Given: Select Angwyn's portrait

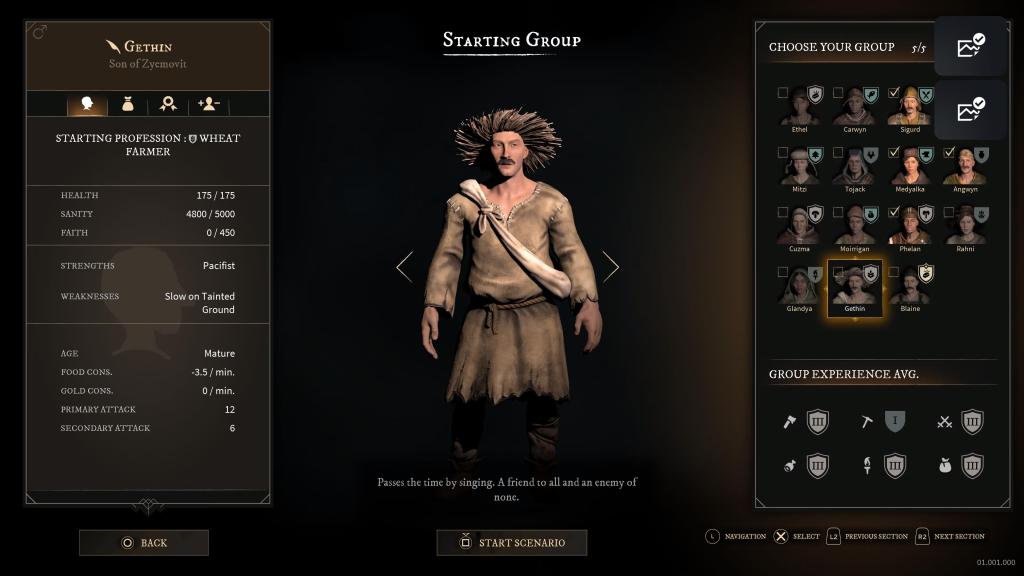Looking at the screenshot, I should point(964,166).
